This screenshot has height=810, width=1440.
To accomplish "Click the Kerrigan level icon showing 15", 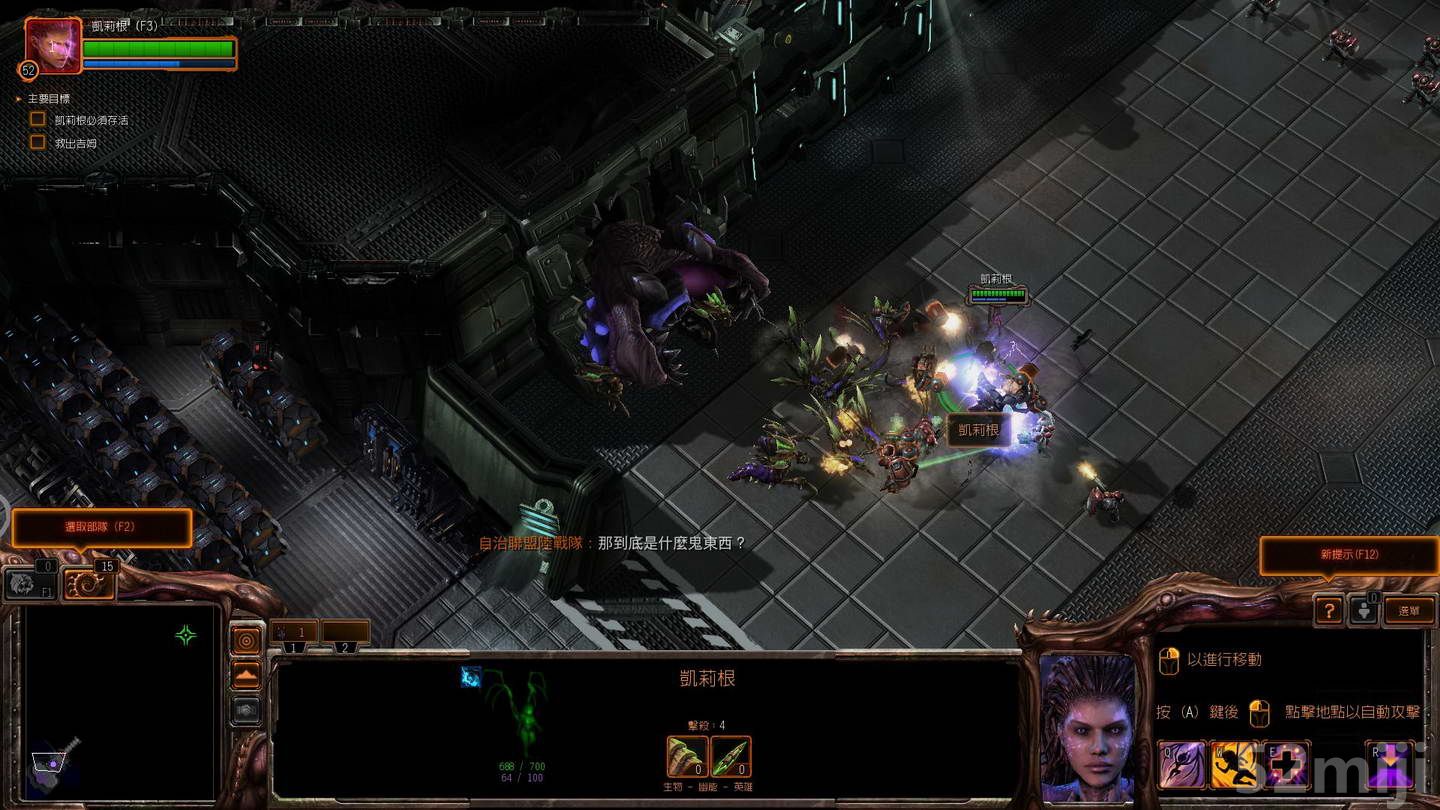I will point(90,583).
